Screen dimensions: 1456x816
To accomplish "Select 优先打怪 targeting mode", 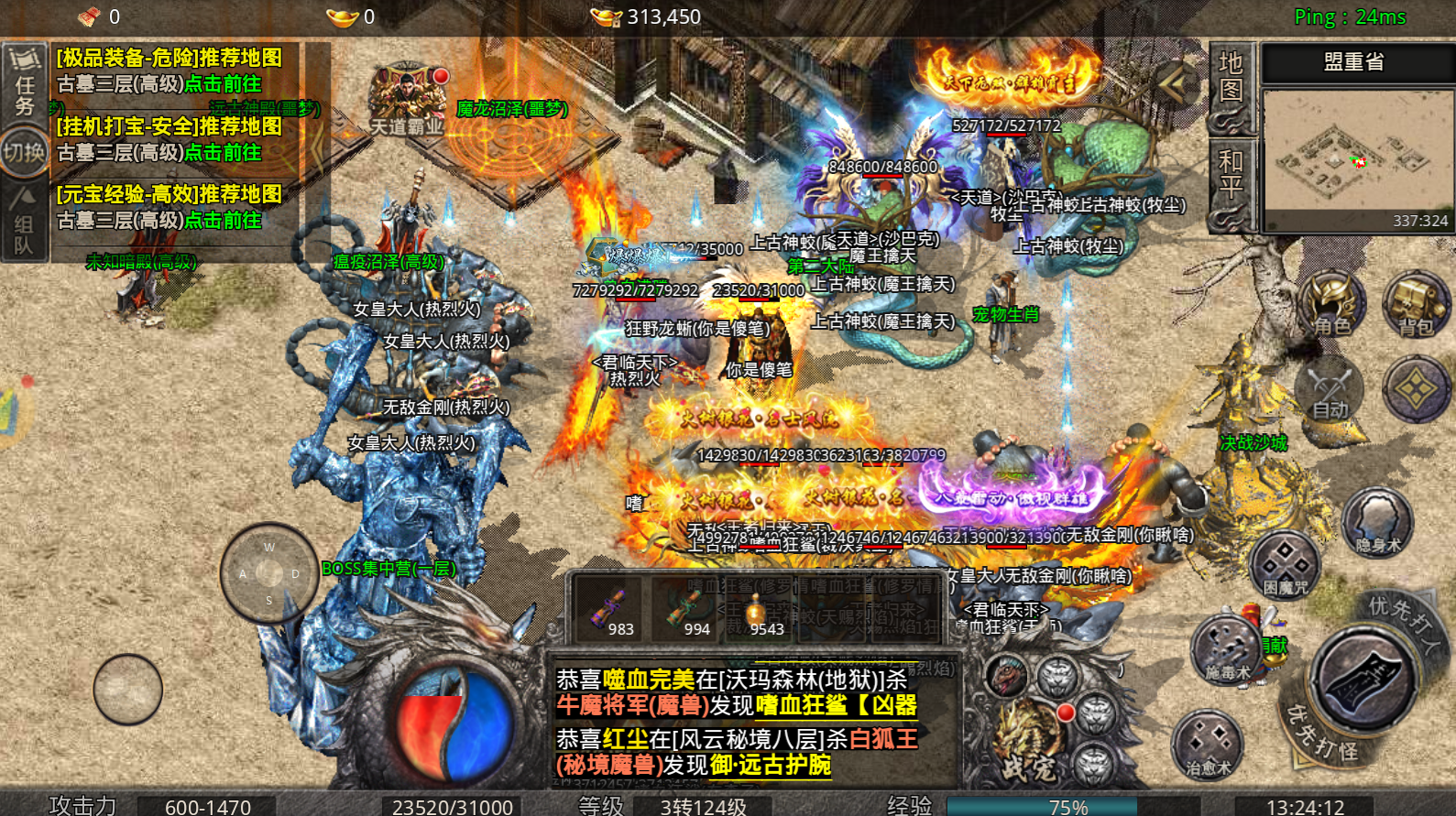I will click(x=1320, y=734).
